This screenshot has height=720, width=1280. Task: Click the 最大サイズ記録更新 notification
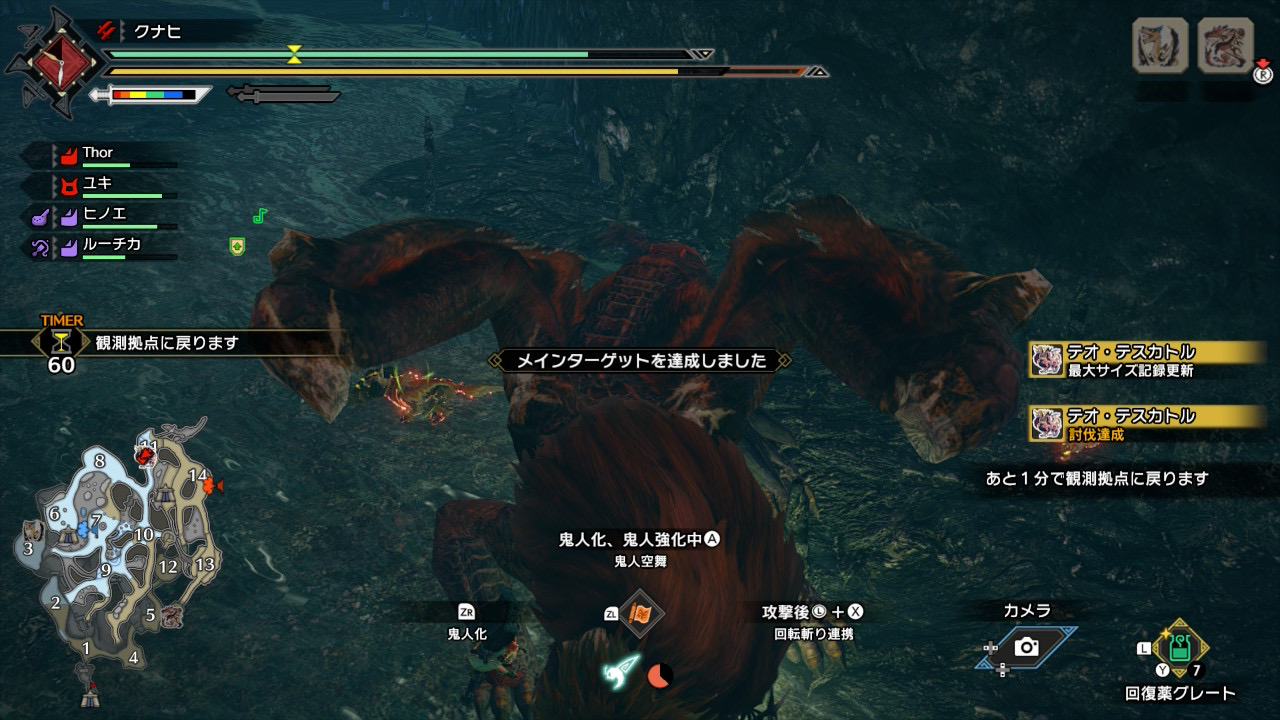pos(1147,359)
